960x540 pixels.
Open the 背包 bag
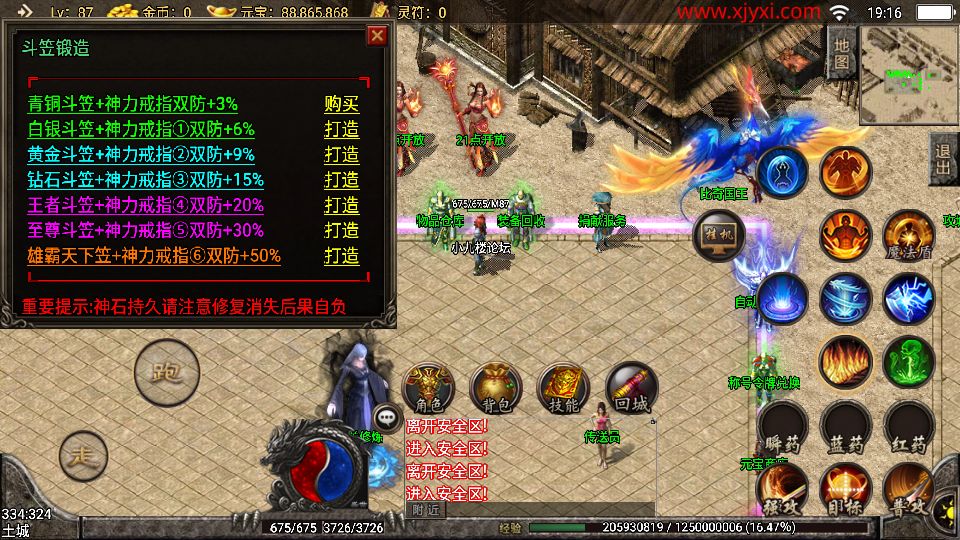[x=495, y=389]
